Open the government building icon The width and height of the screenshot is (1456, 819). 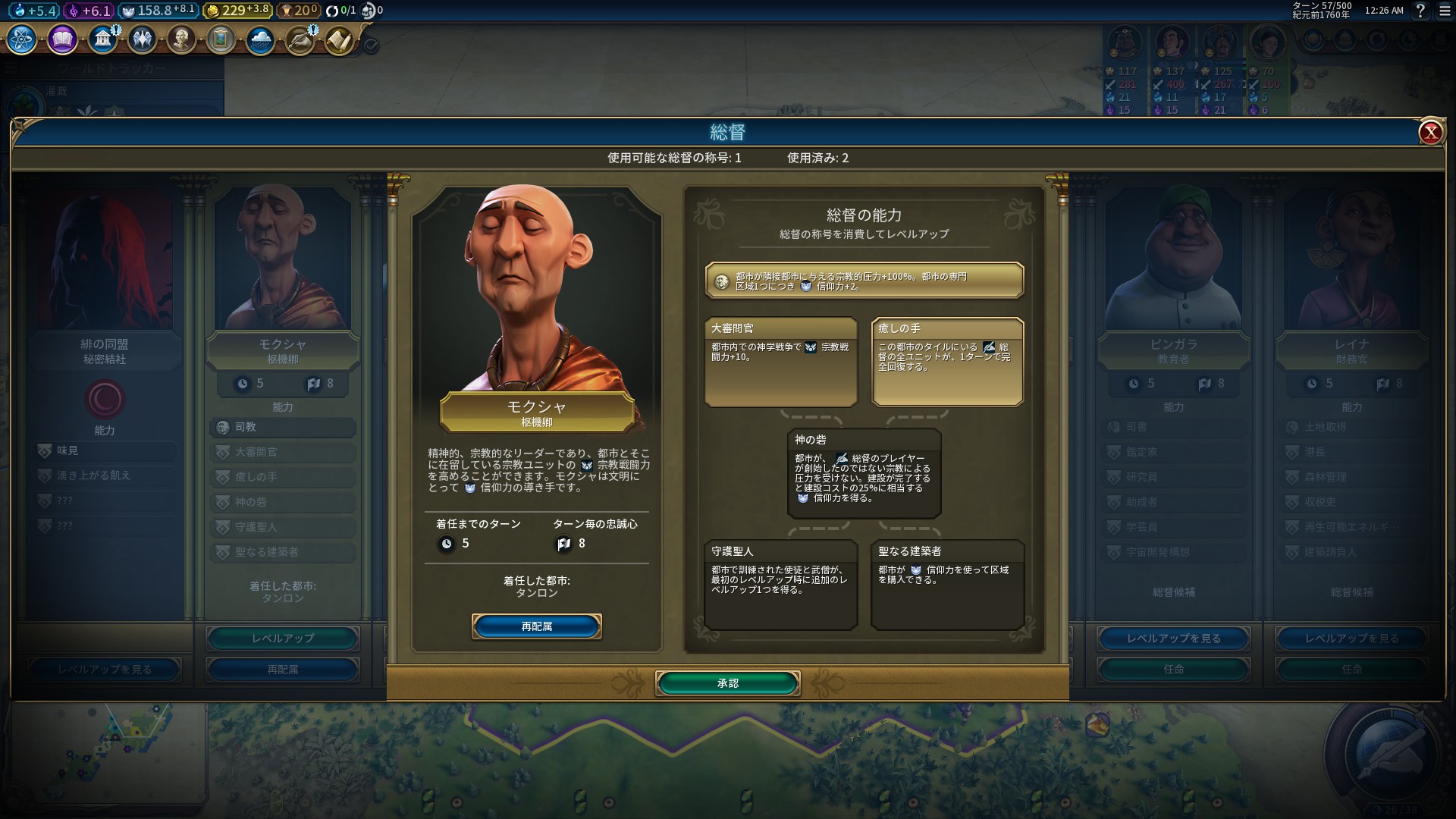[x=102, y=39]
